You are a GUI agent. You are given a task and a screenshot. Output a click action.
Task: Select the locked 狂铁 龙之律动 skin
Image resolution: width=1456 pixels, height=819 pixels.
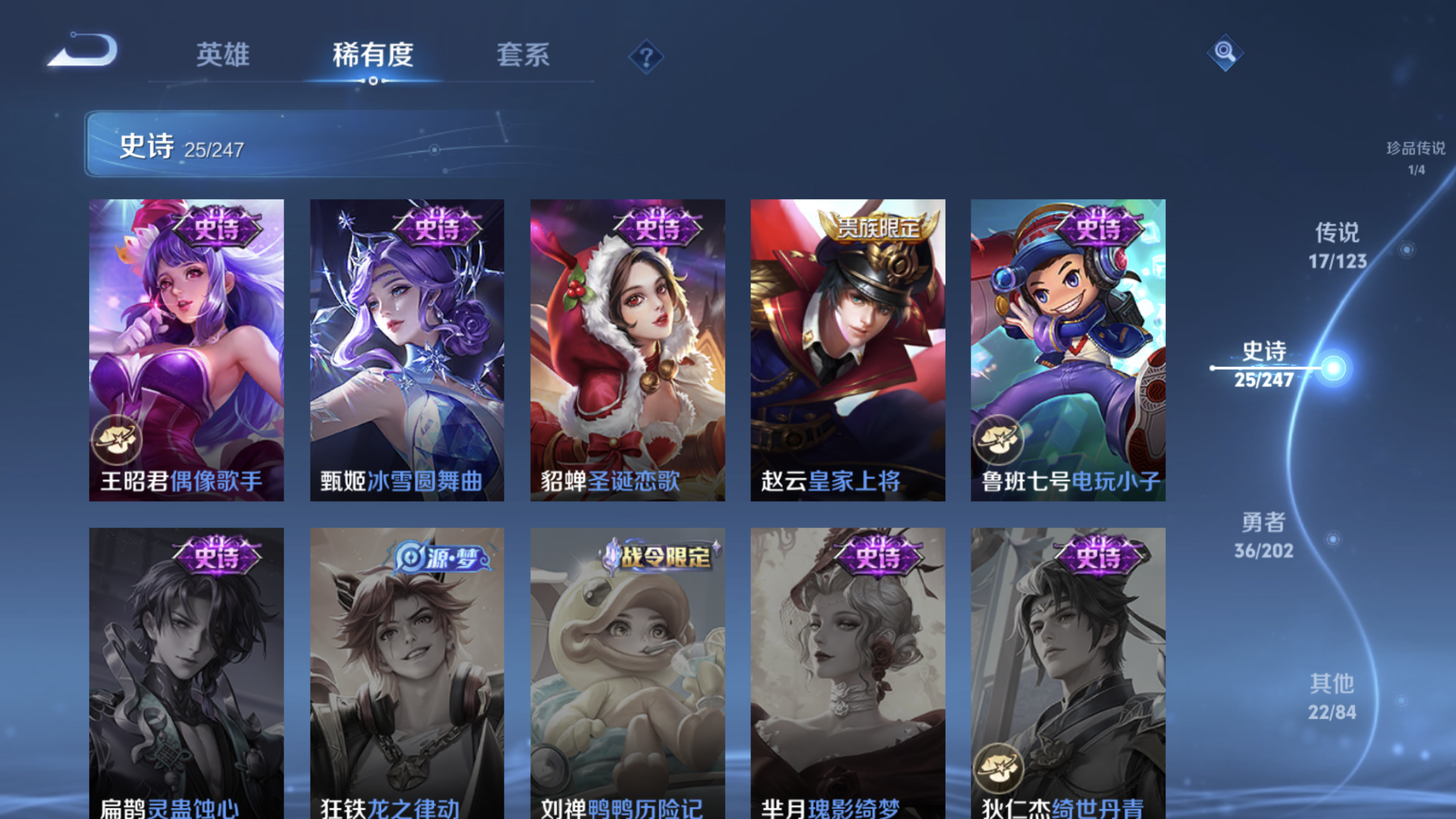[407, 673]
